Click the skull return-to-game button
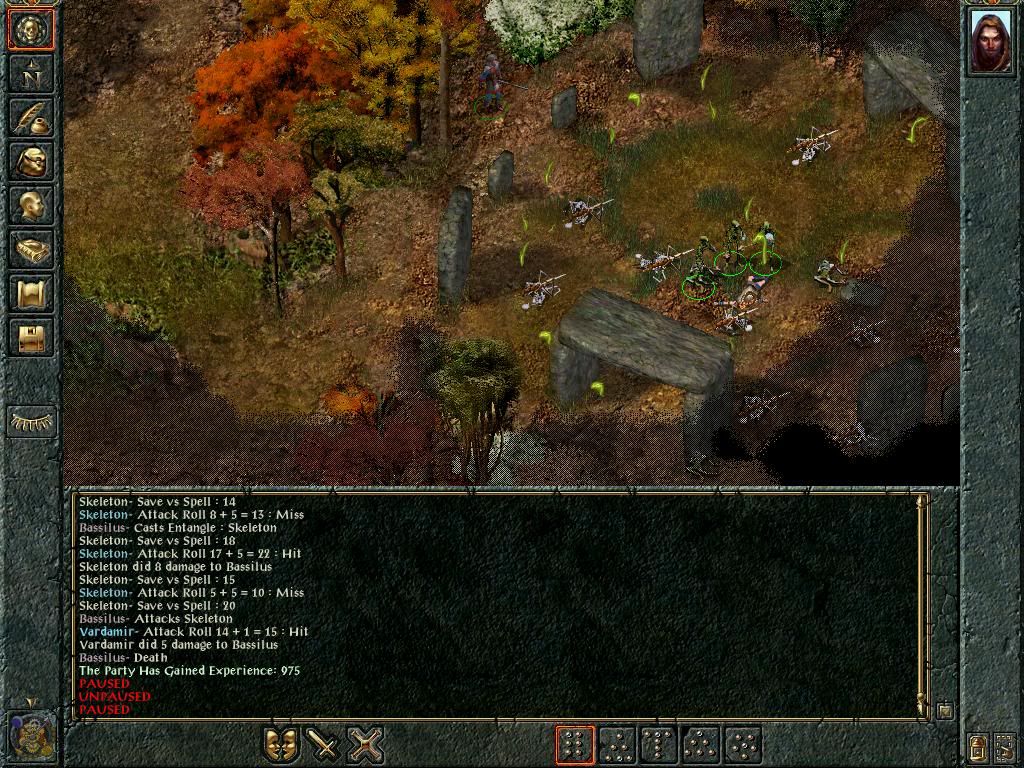 point(31,29)
